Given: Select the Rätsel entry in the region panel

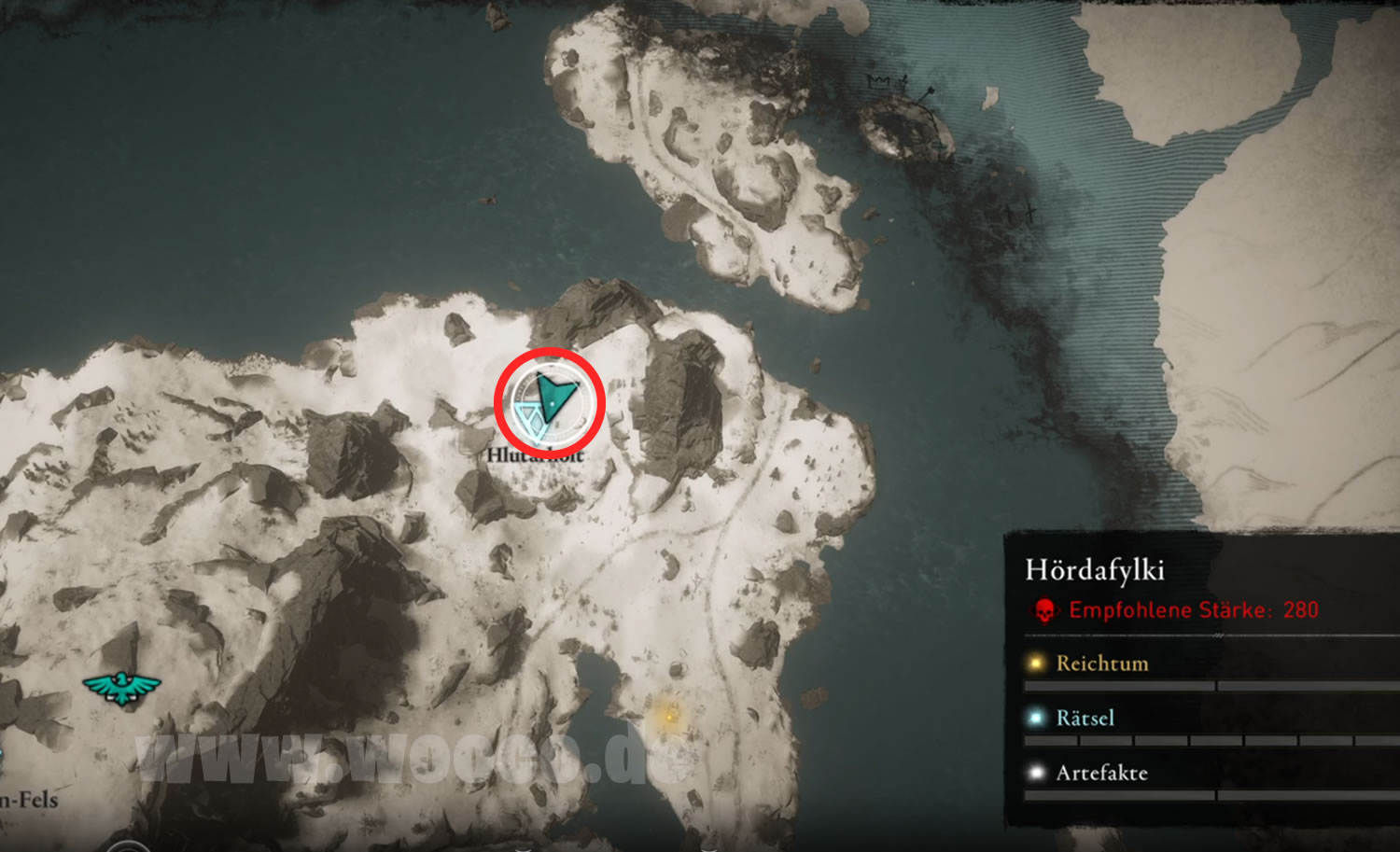Looking at the screenshot, I should (1085, 718).
